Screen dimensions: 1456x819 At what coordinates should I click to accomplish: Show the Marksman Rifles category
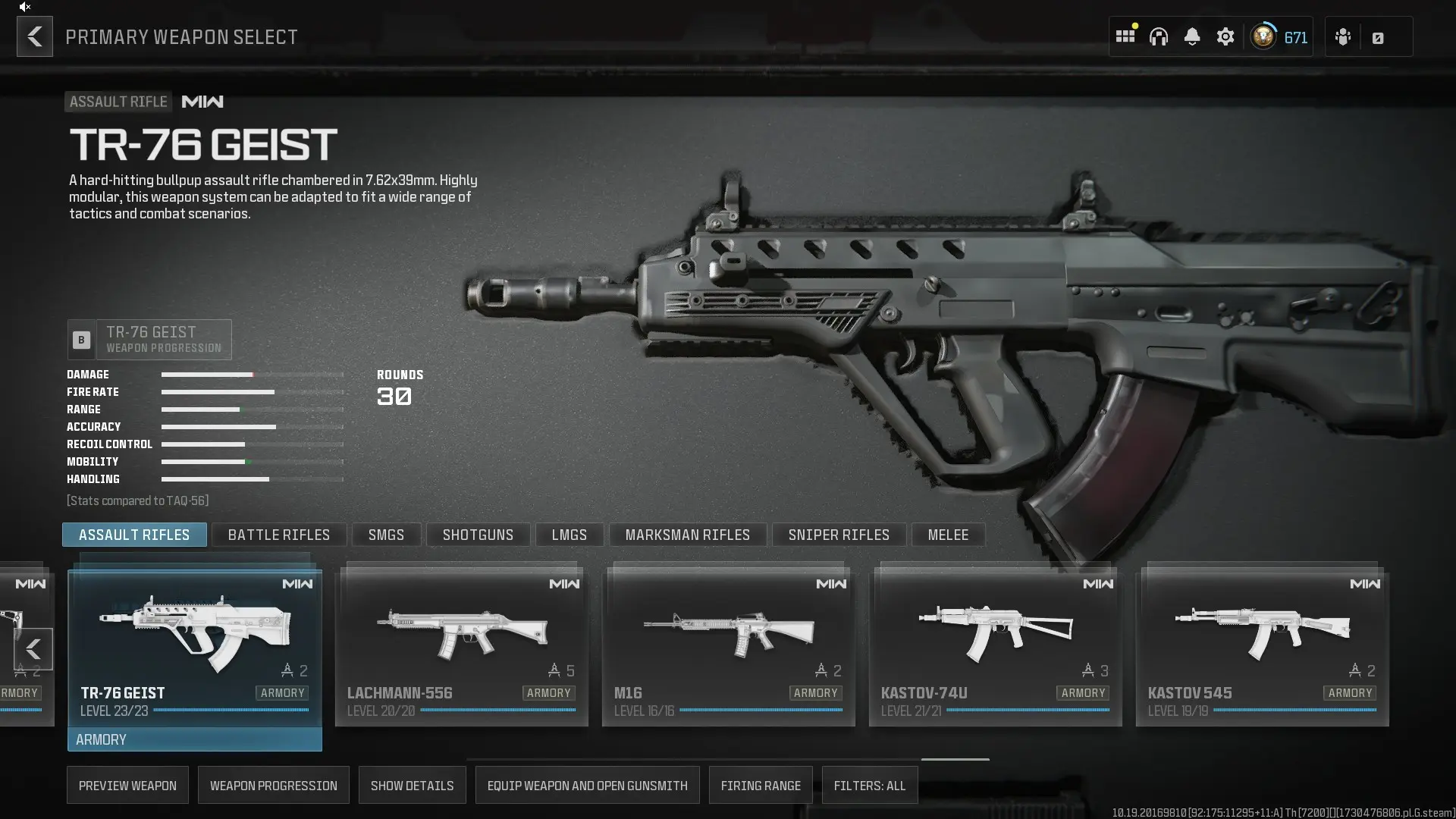click(x=688, y=535)
